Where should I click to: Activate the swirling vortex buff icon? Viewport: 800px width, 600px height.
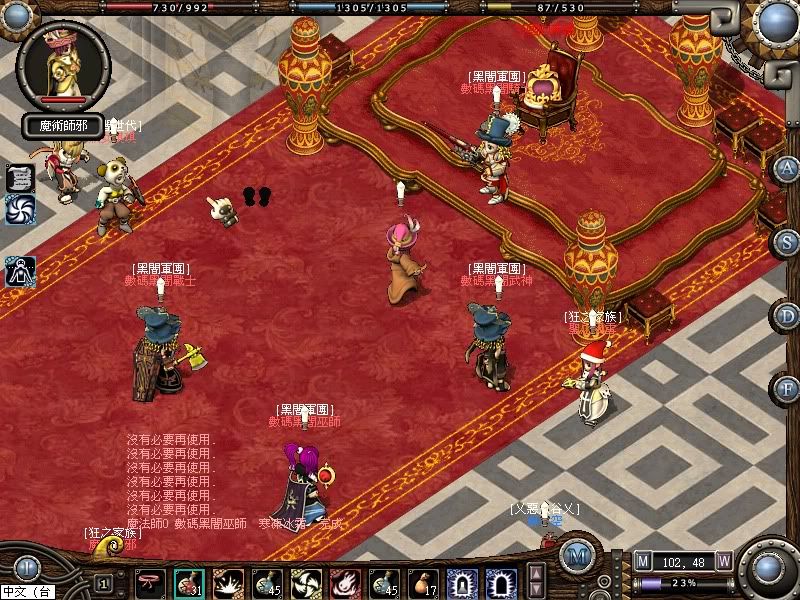point(20,208)
